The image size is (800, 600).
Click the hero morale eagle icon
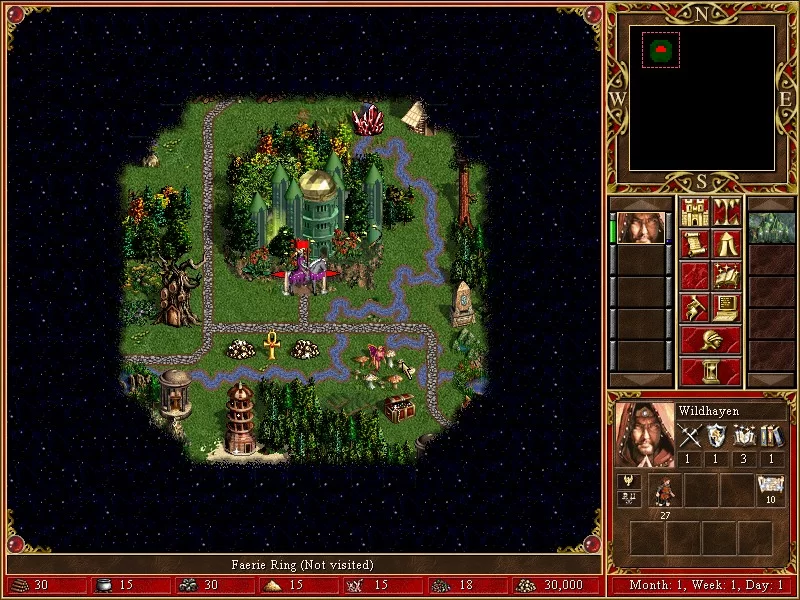pyautogui.click(x=630, y=482)
